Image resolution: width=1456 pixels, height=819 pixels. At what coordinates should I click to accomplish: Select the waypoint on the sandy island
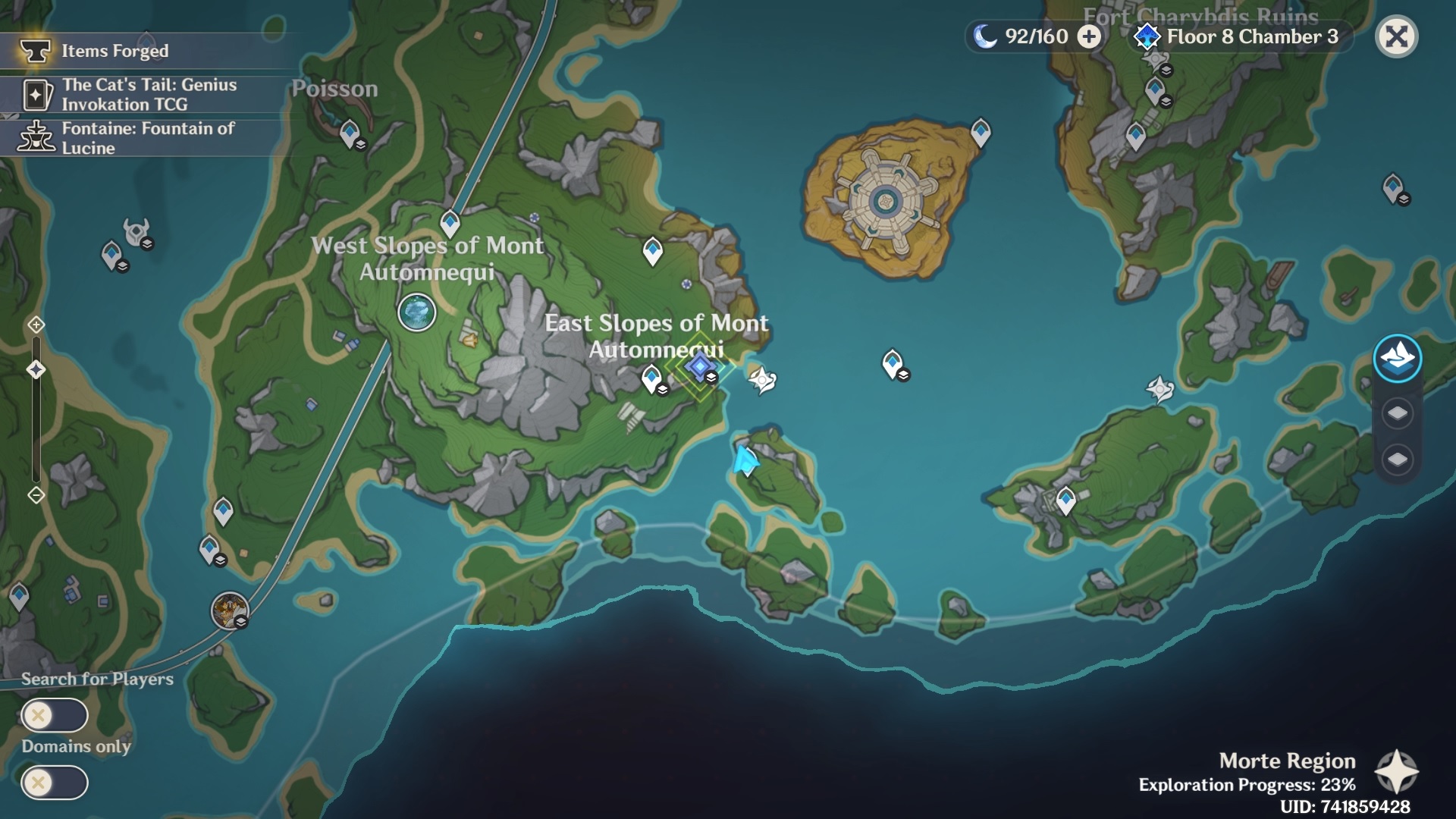[x=981, y=131]
